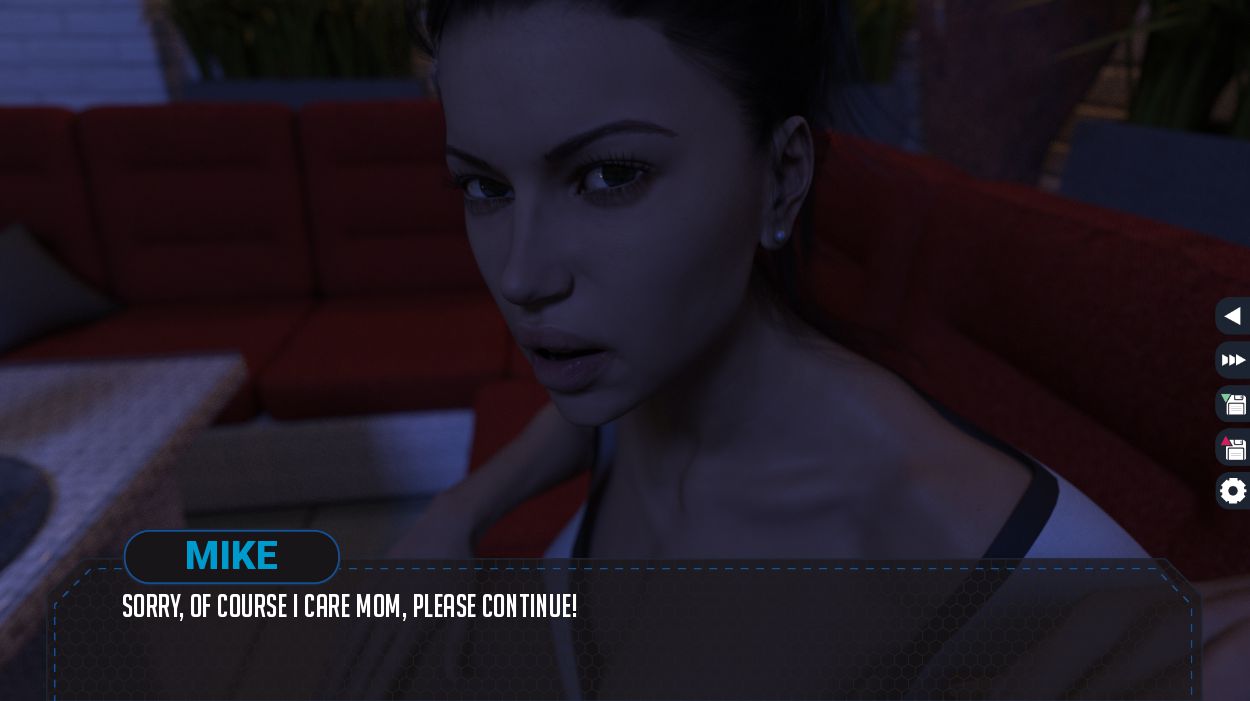Advance Mike's dialogue by clicking the text box
This screenshot has height=701, width=1250.
coord(620,640)
